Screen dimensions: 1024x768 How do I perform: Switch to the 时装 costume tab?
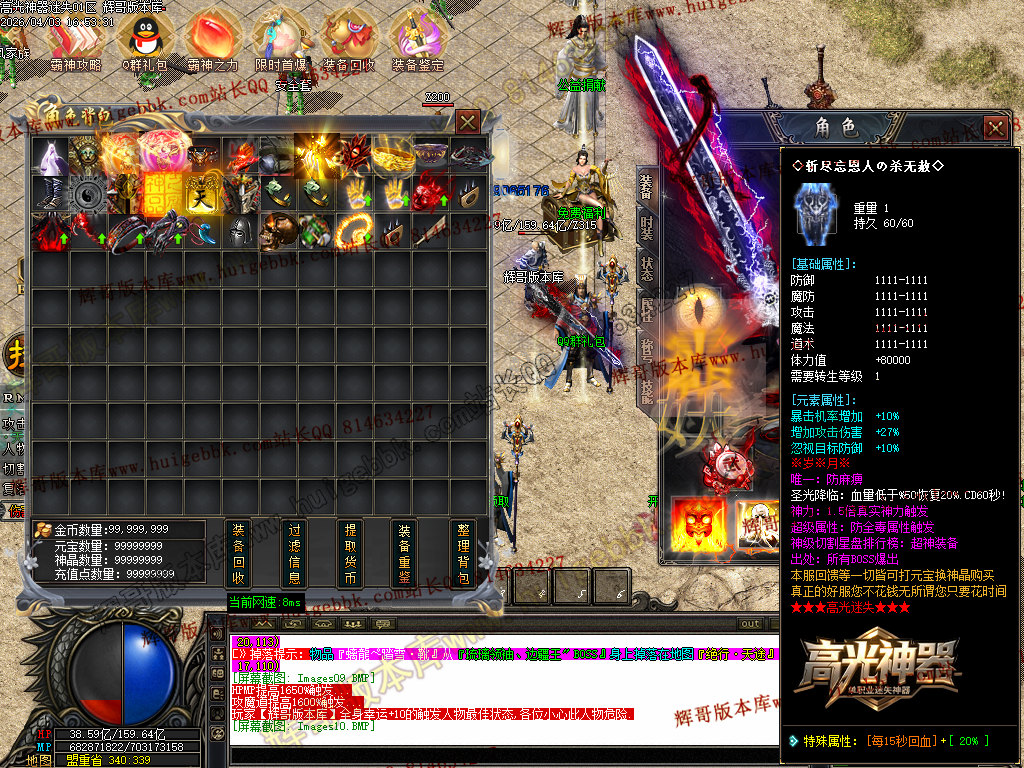(x=646, y=232)
